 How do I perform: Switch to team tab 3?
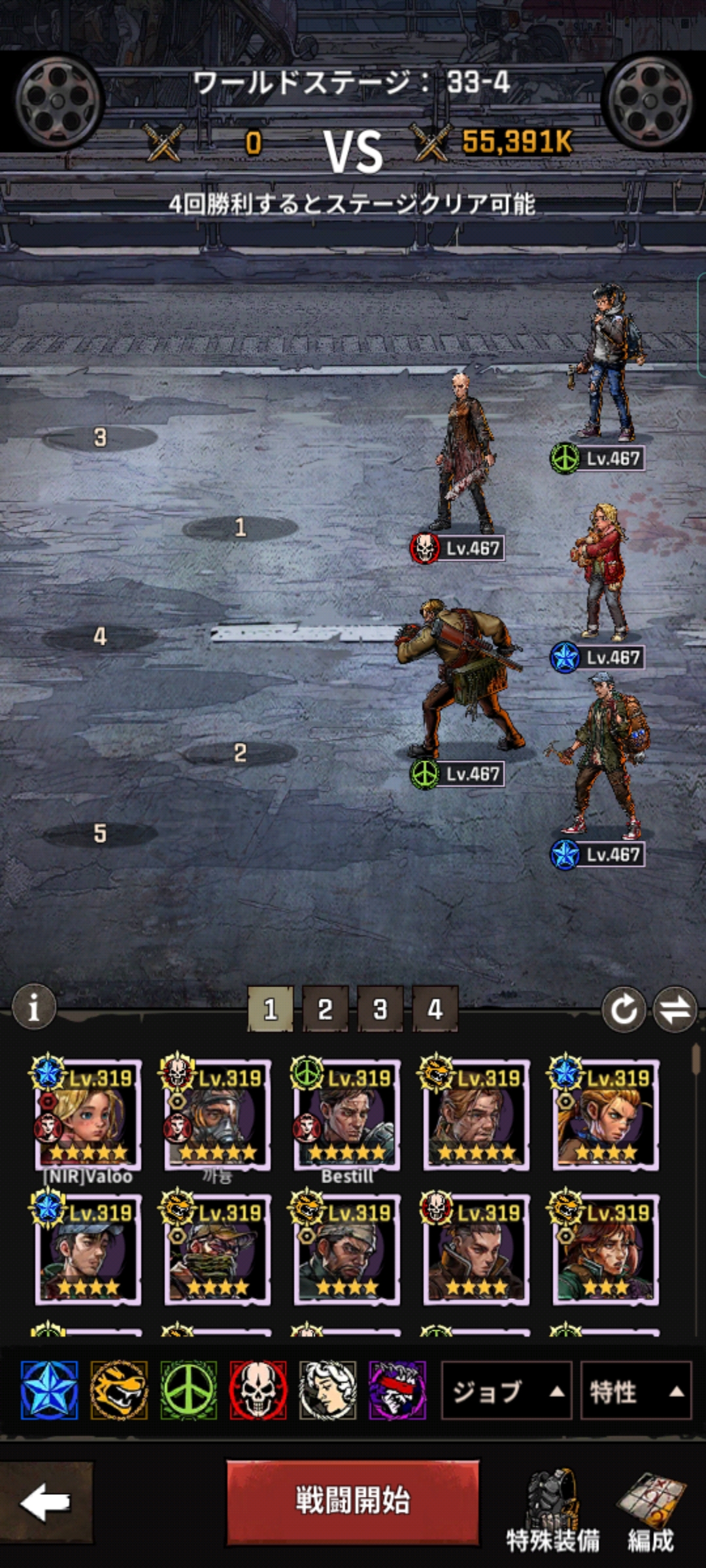click(x=380, y=1009)
